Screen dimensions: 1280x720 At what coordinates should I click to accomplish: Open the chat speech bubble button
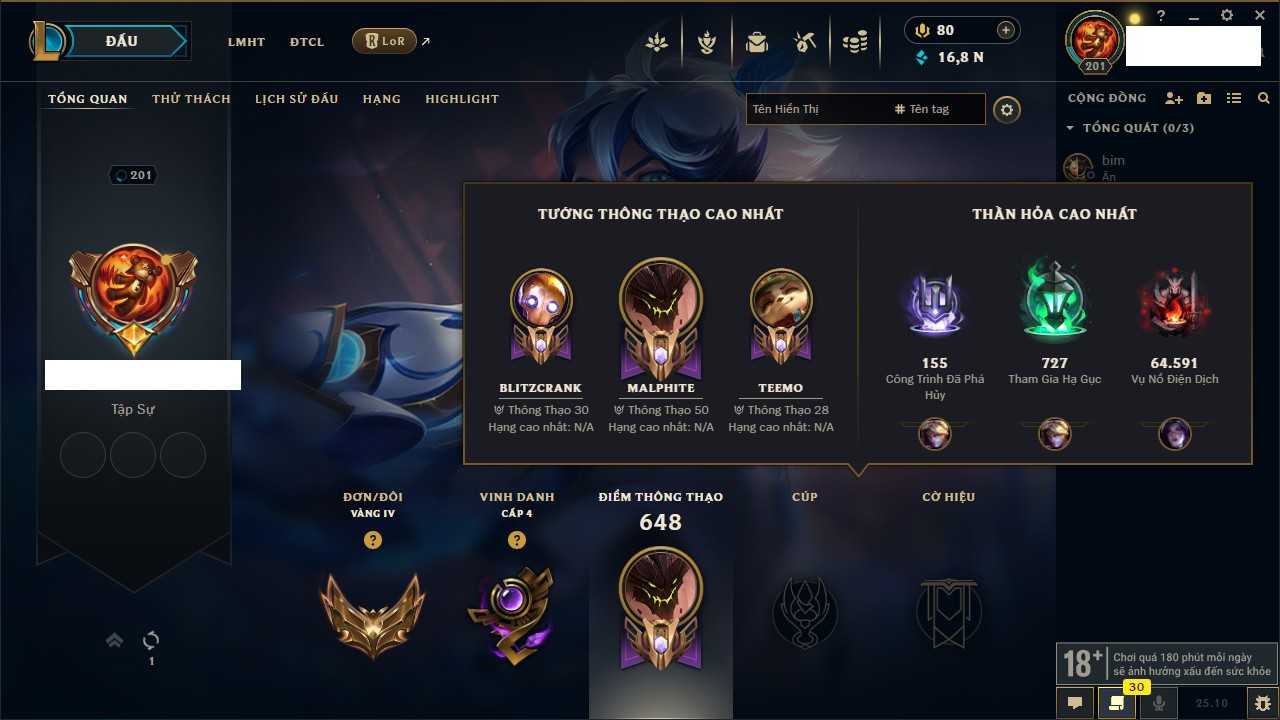tap(1075, 703)
